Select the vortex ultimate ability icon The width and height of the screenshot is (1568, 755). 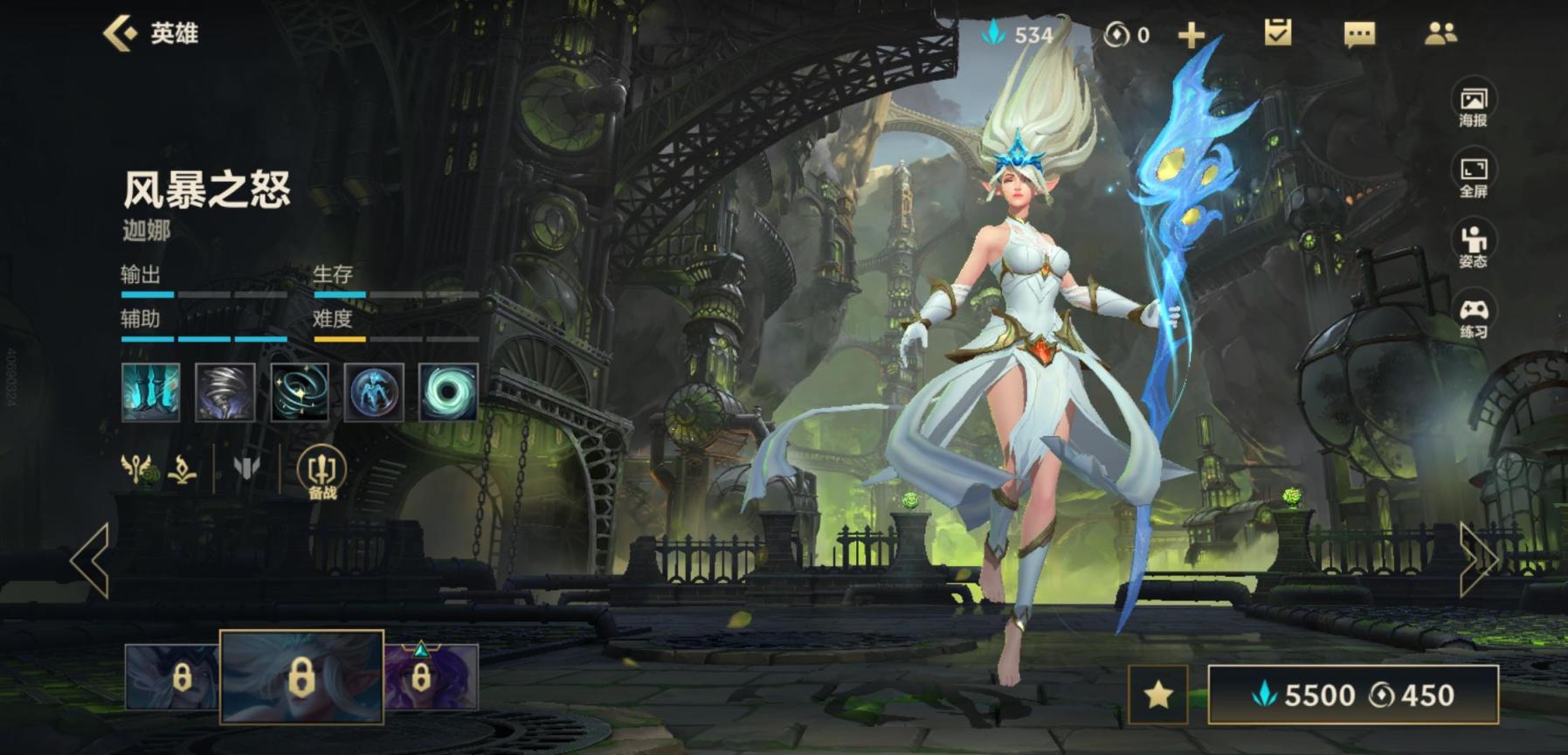pos(448,392)
